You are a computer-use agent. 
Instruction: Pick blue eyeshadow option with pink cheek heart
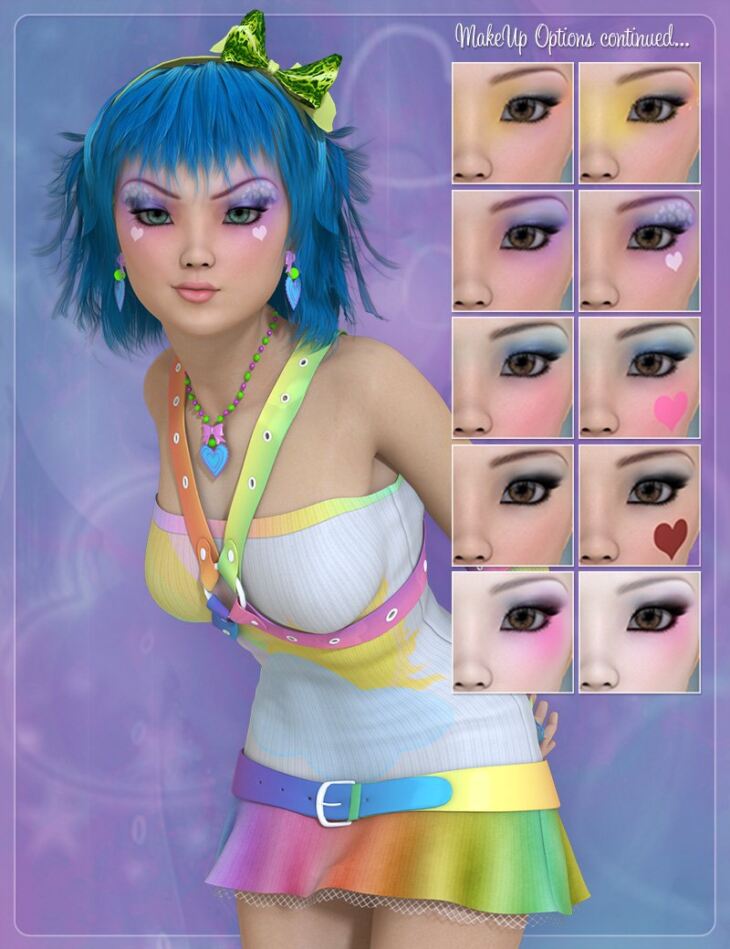(639, 377)
